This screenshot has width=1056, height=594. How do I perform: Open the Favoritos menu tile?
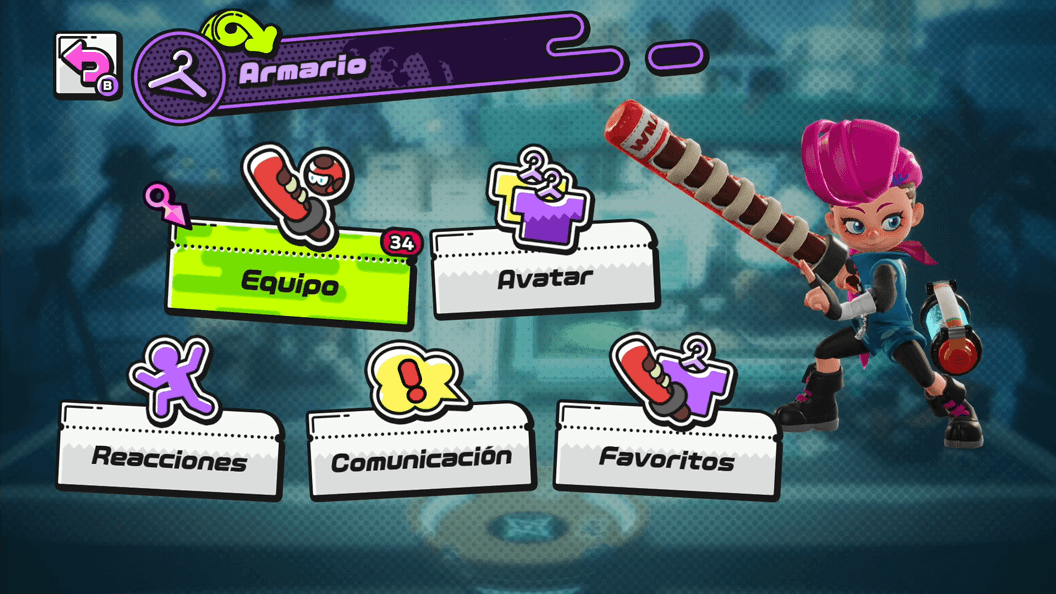(666, 456)
